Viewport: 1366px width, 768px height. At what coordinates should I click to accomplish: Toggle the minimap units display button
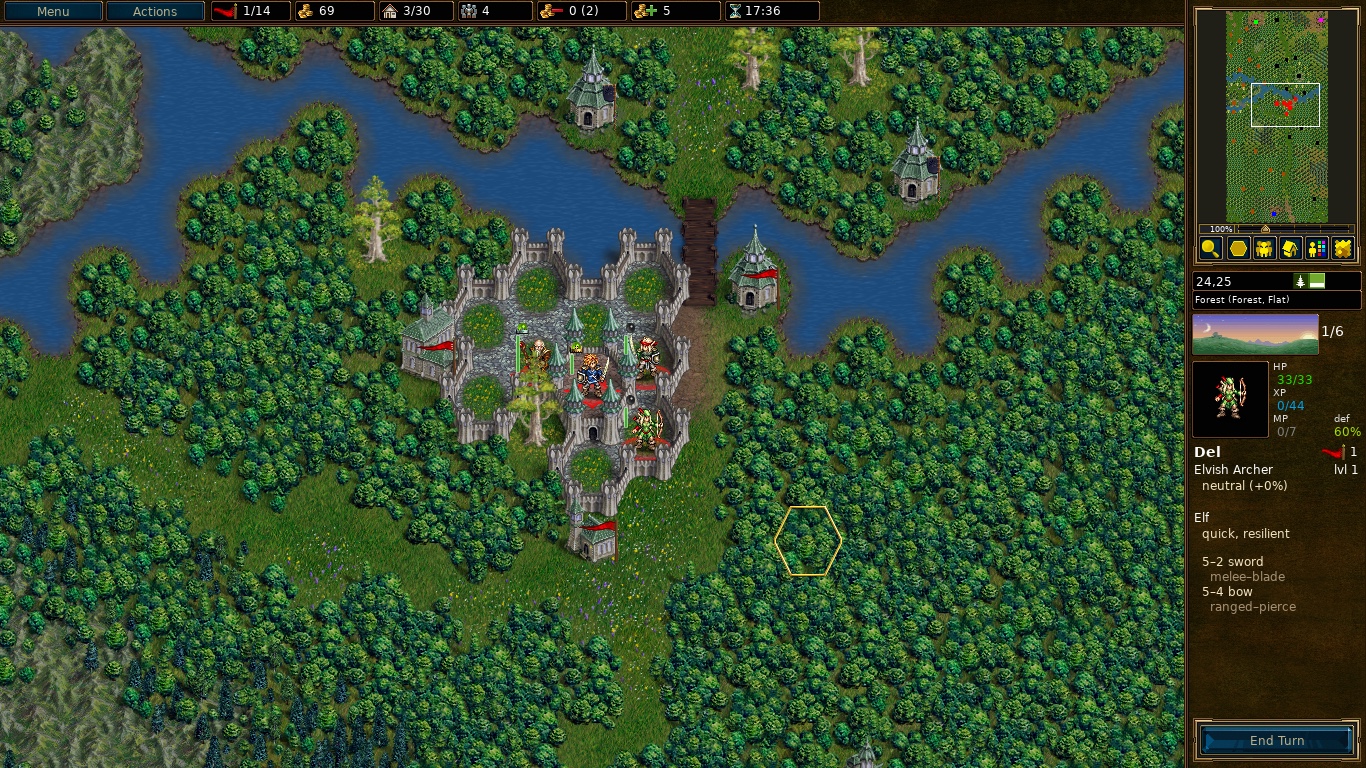point(1264,249)
